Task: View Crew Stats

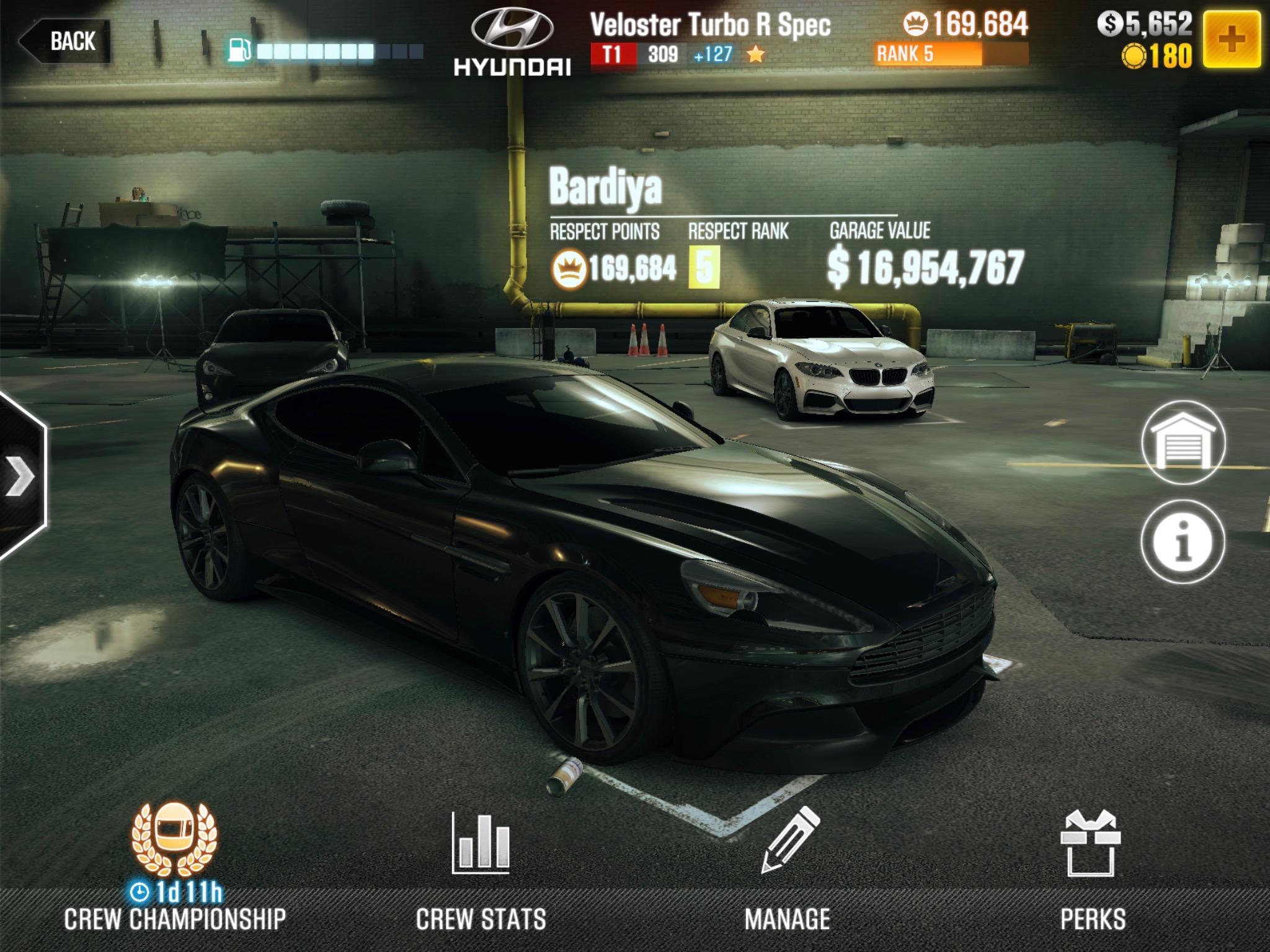Action: click(481, 868)
